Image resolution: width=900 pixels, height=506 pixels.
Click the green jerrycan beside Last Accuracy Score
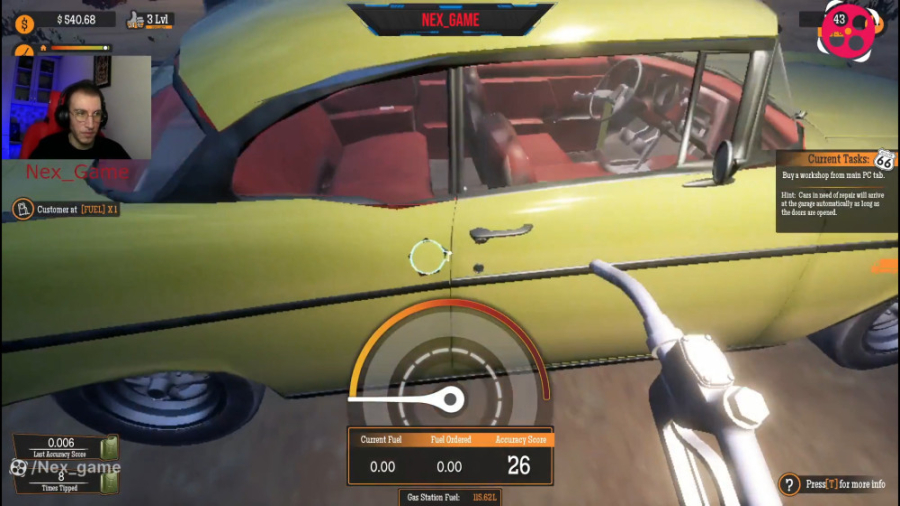[110, 447]
